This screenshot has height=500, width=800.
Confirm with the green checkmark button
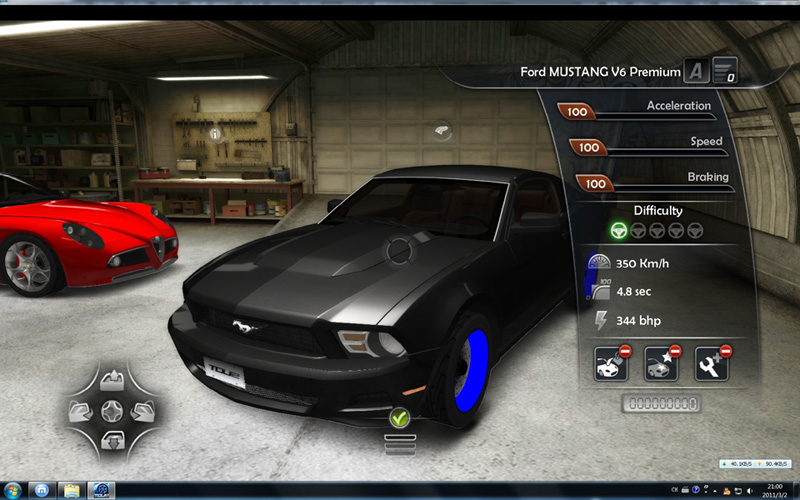click(x=400, y=418)
